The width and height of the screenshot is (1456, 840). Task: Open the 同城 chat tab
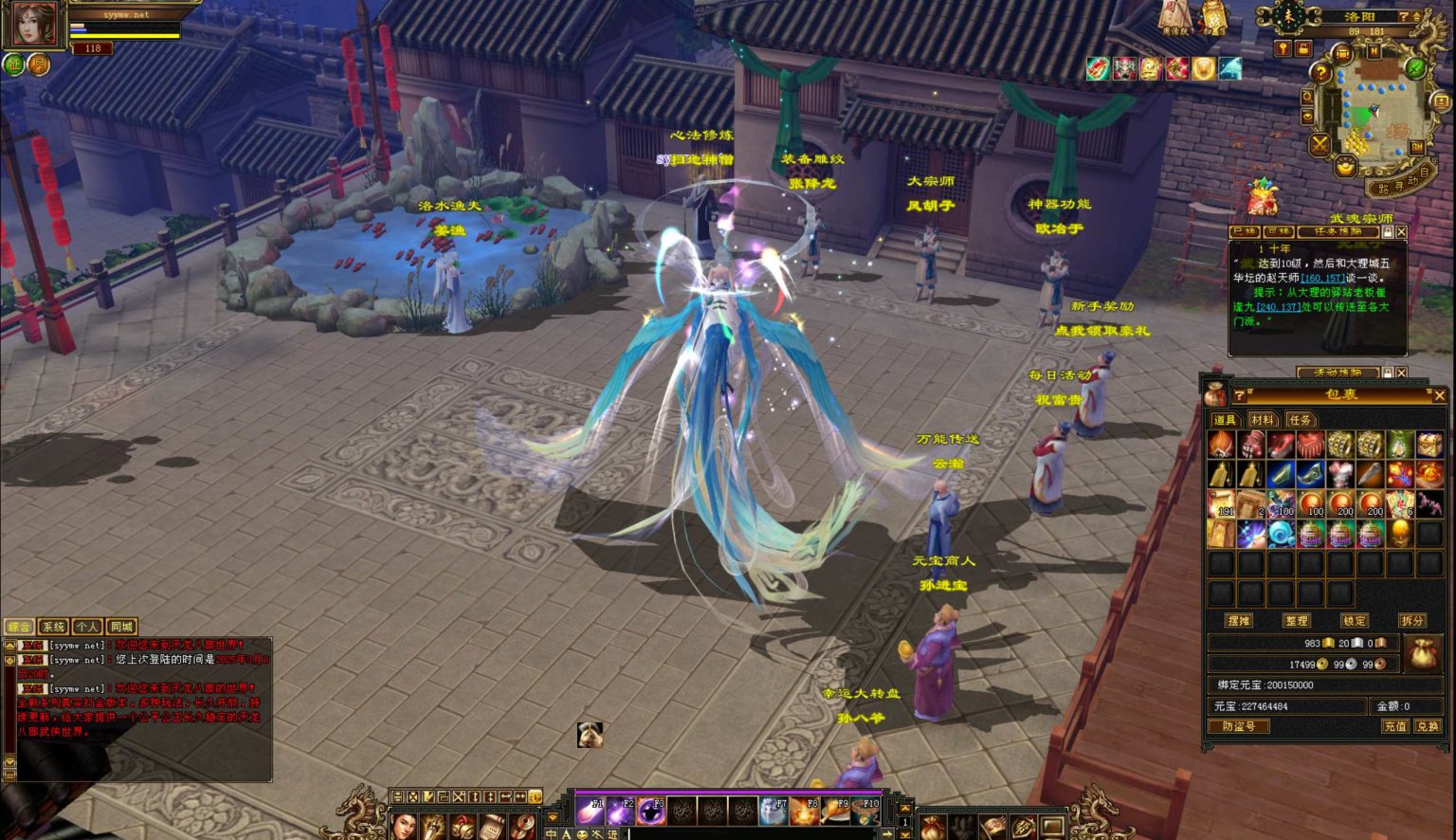click(121, 627)
